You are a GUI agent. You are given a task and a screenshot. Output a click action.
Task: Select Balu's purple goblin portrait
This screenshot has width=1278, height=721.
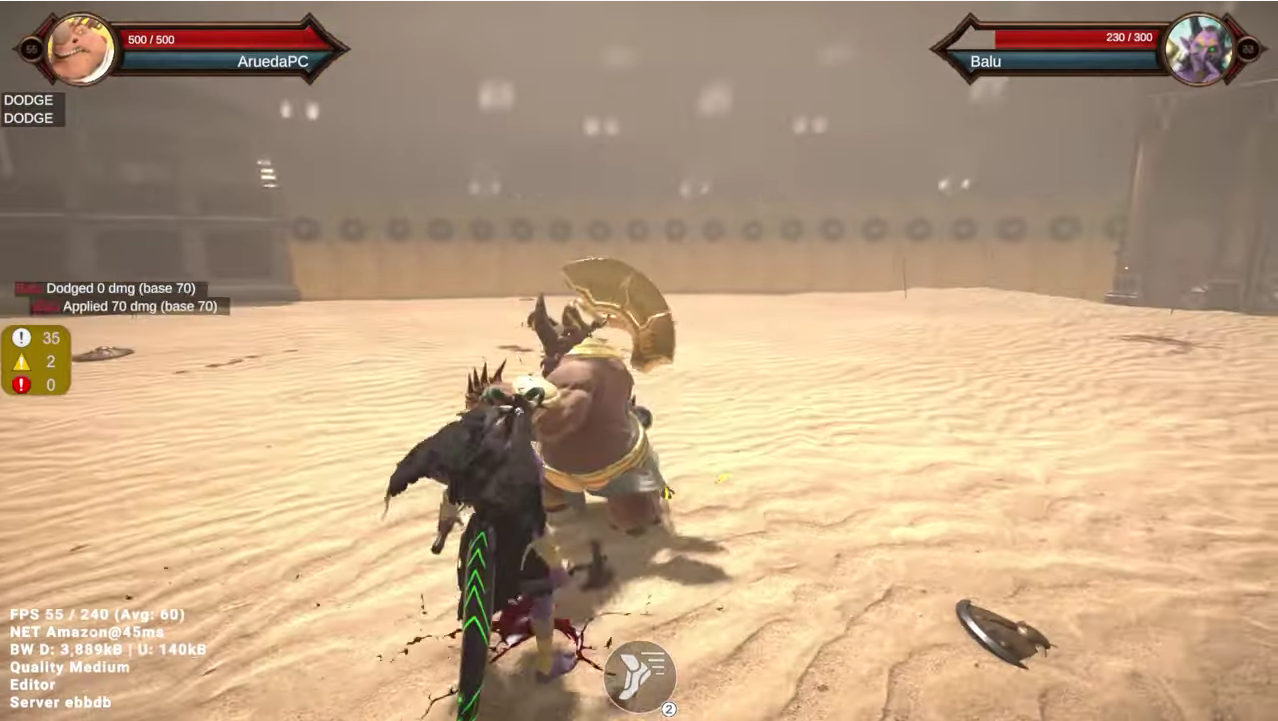pos(1199,48)
